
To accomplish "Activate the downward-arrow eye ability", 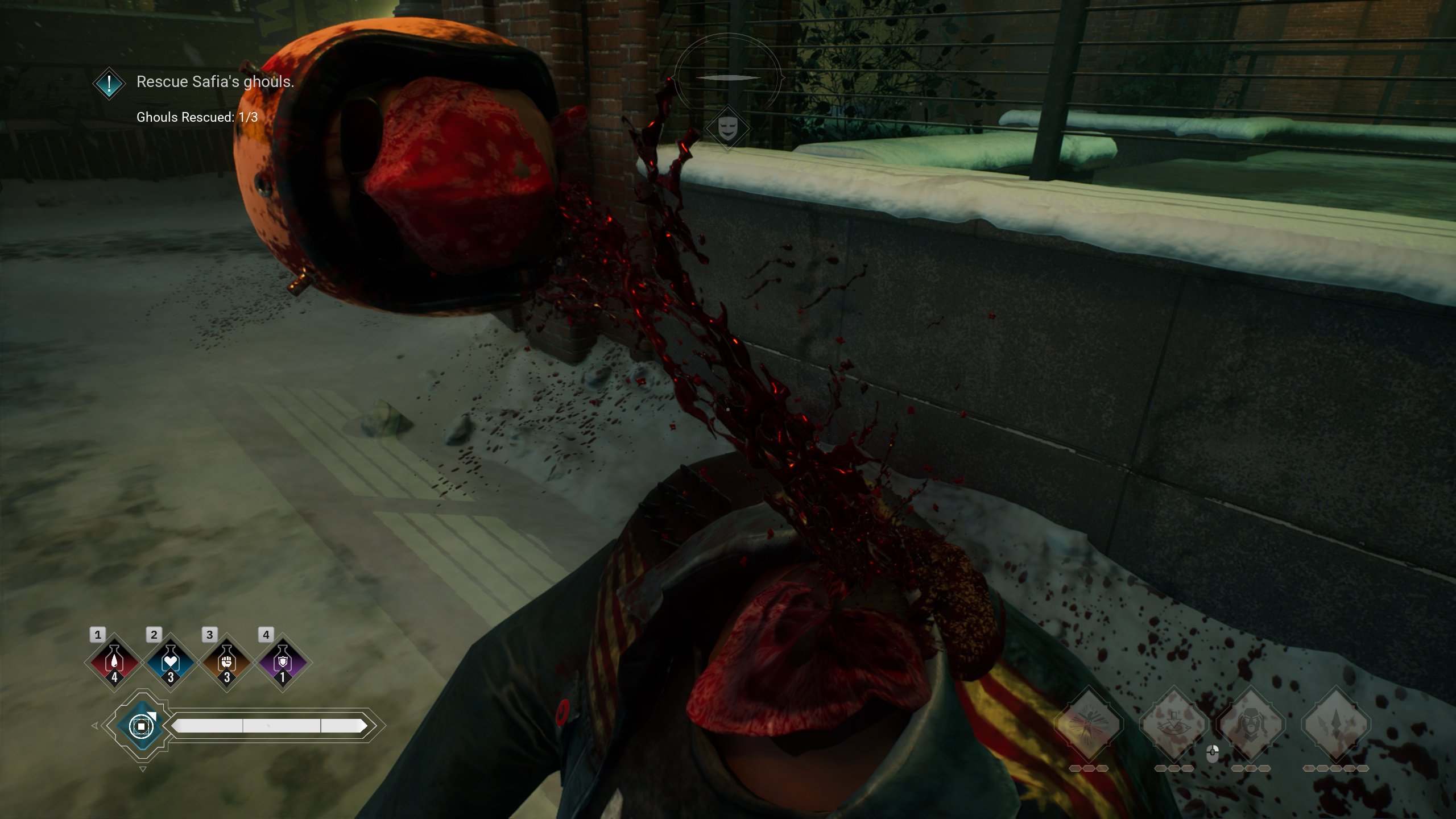I will coord(1174,724).
